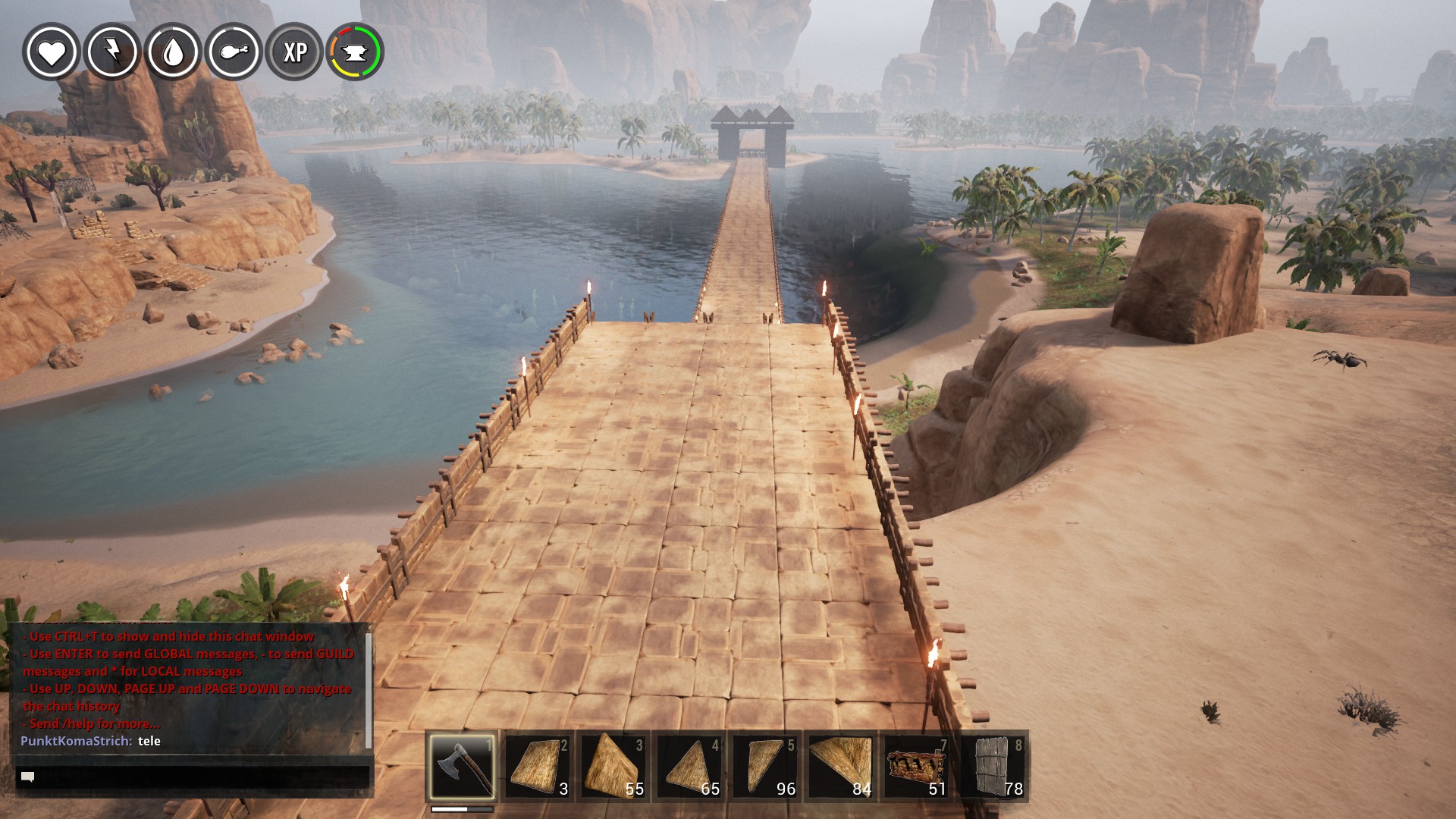1456x819 pixels.
Task: Click the water drop thirst icon
Action: point(173,52)
